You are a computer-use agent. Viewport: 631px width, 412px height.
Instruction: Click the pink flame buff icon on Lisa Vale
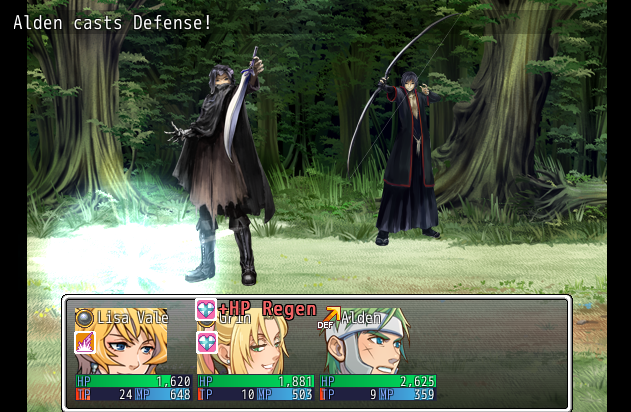coord(85,343)
